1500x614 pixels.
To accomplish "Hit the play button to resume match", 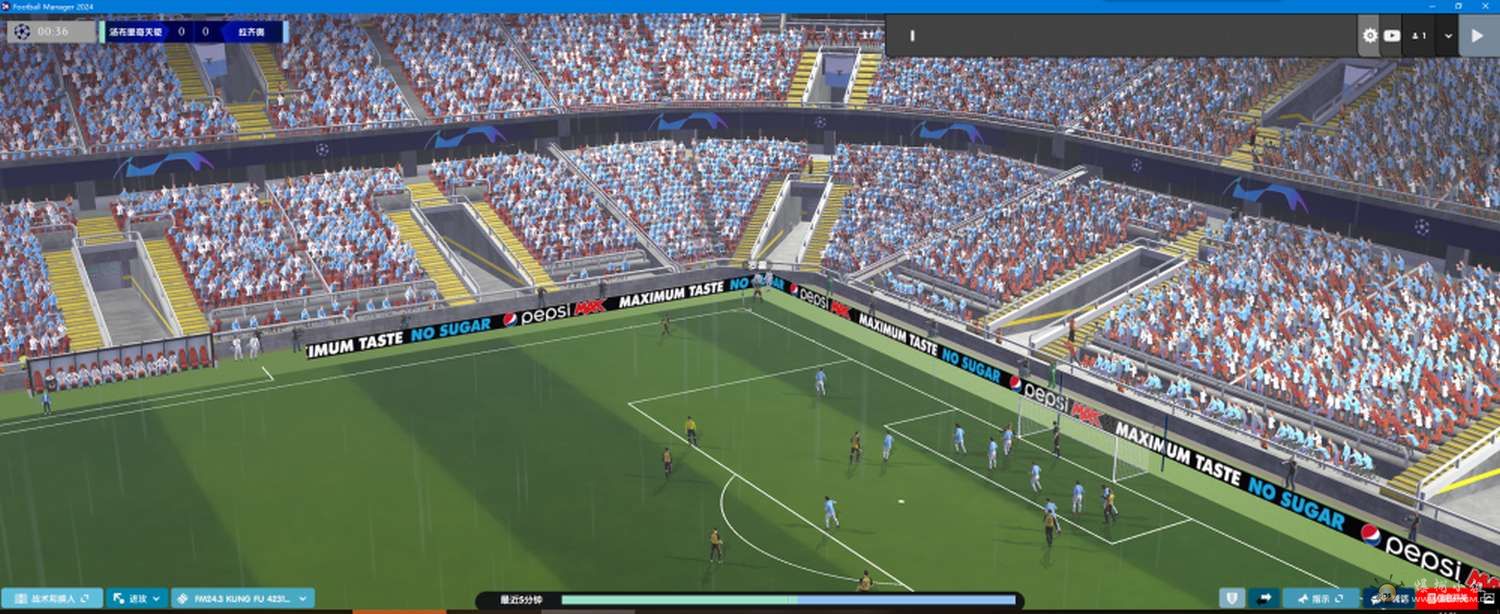I will (x=1477, y=36).
